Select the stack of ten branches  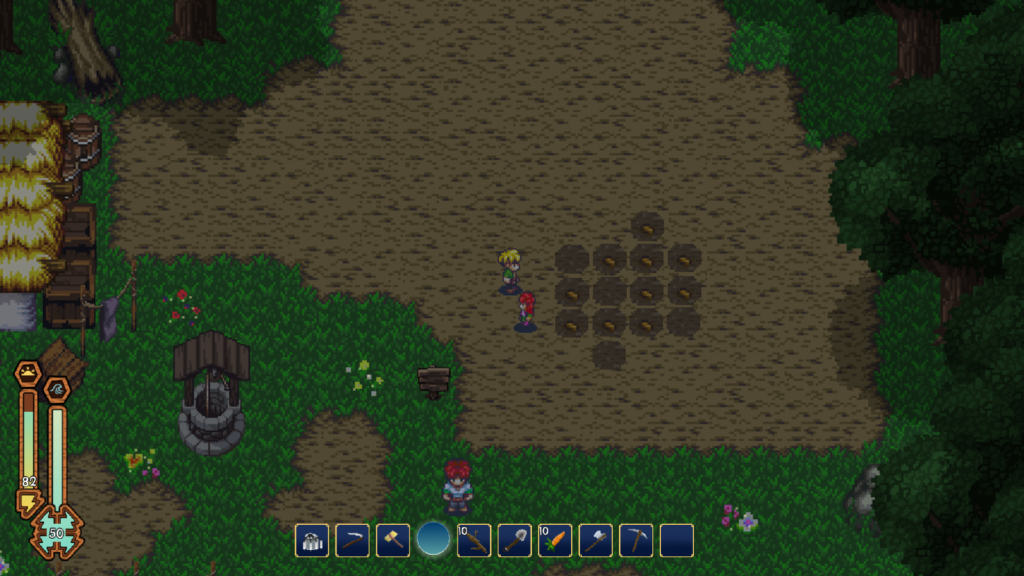474,541
